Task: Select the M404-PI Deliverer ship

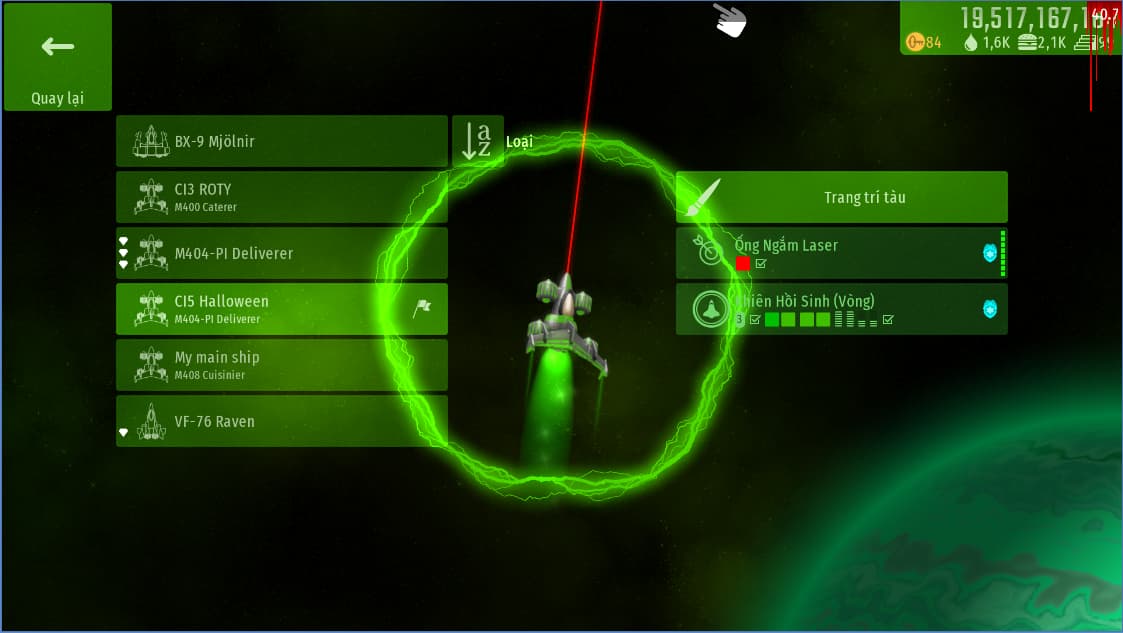Action: click(281, 253)
